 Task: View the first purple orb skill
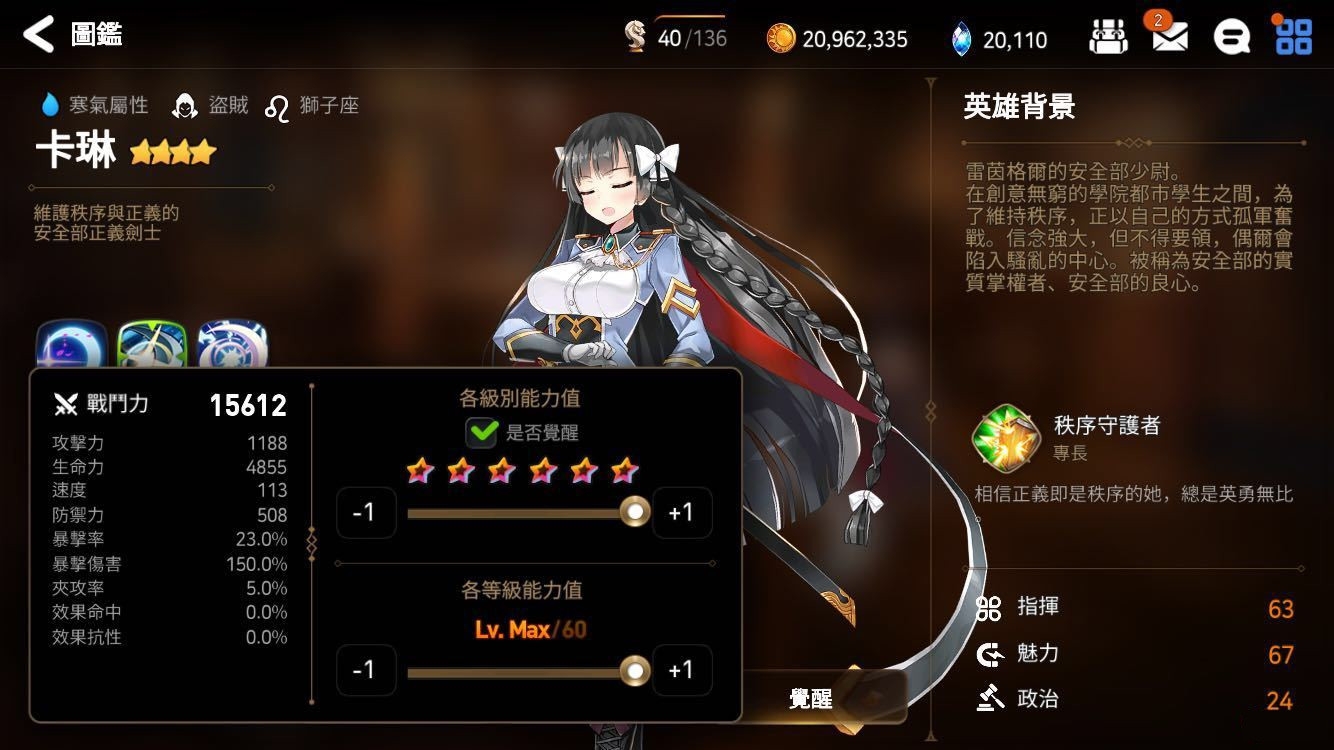tap(72, 347)
